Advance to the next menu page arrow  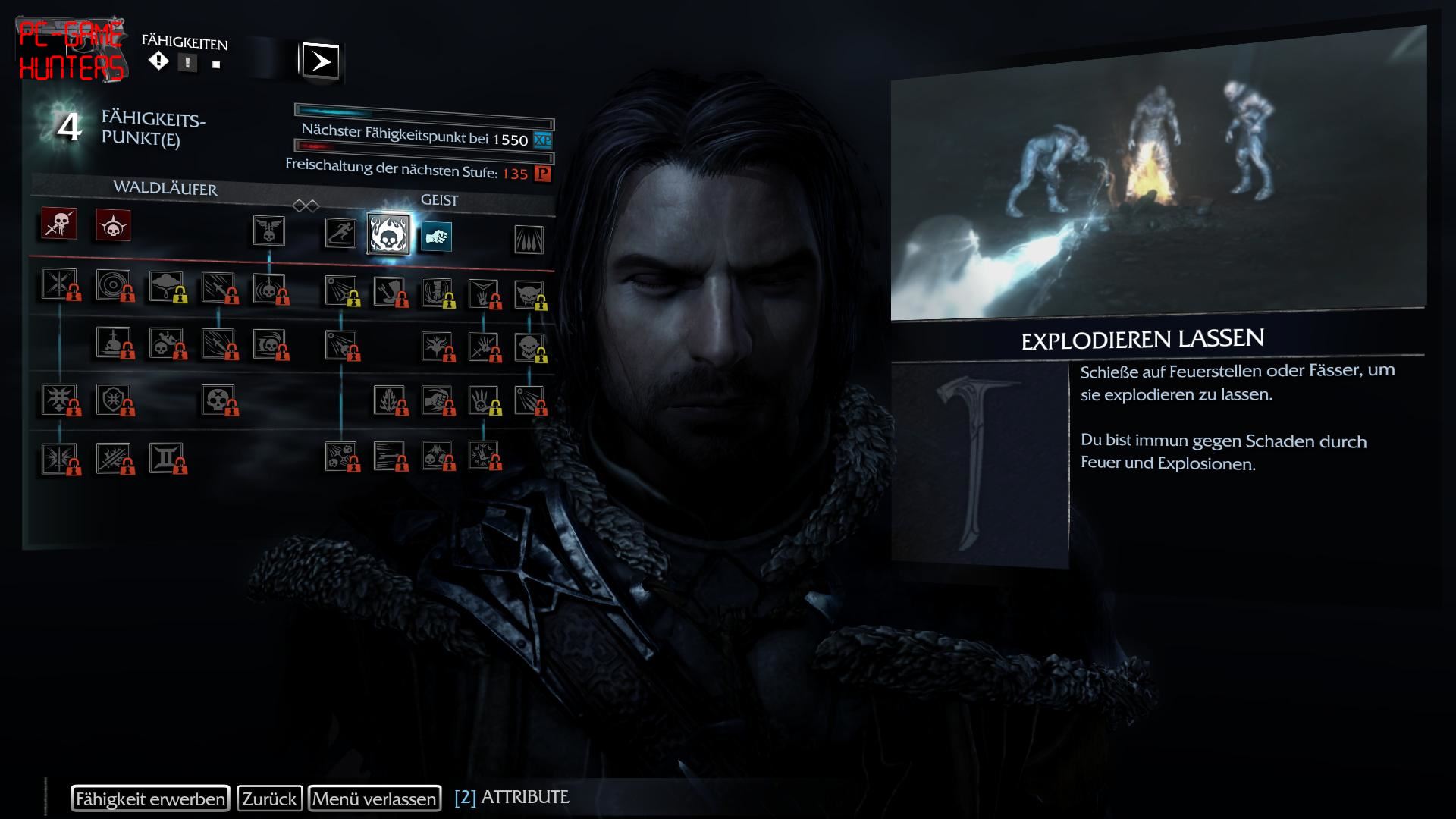321,61
